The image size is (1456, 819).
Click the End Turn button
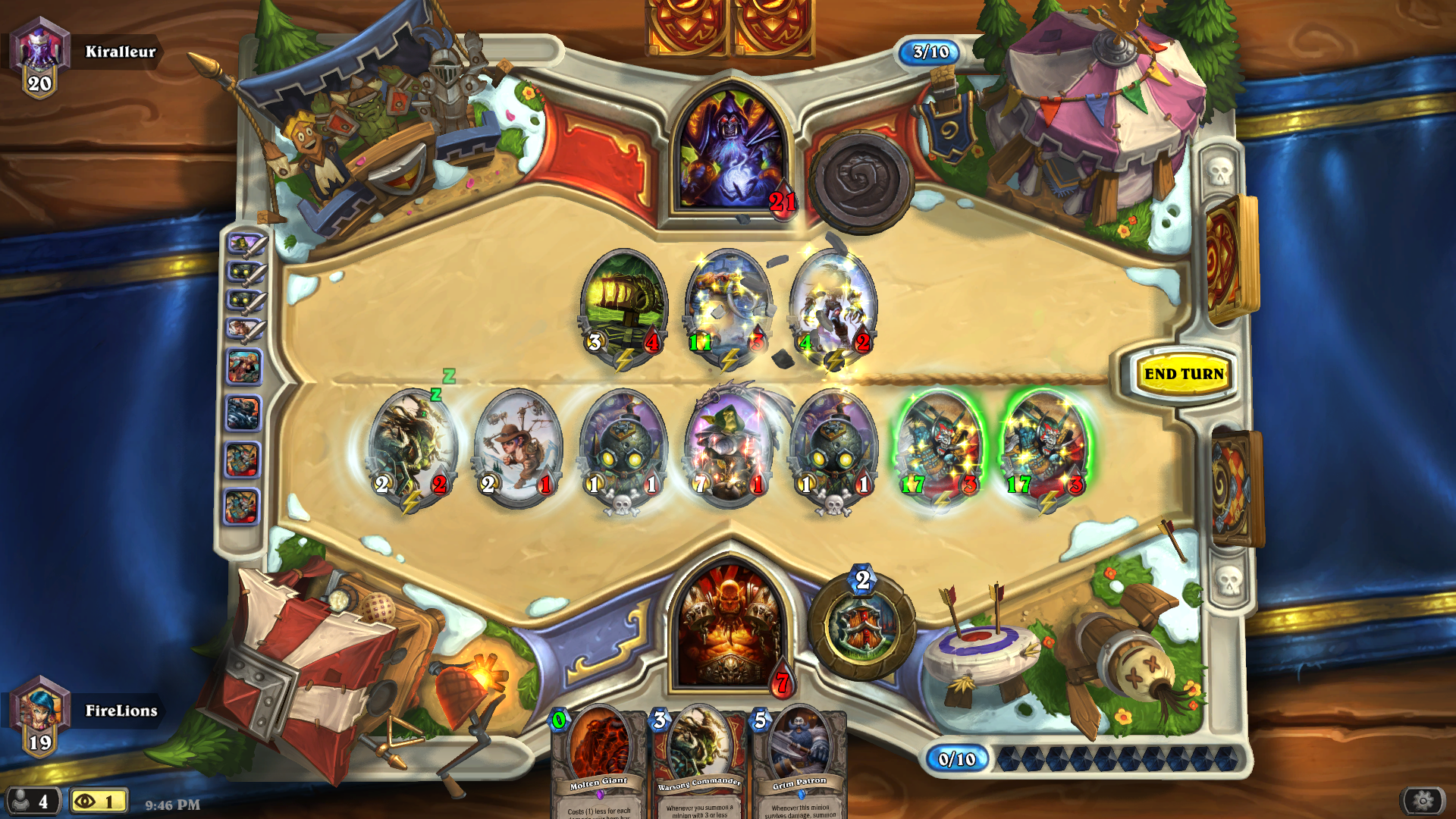[1183, 374]
